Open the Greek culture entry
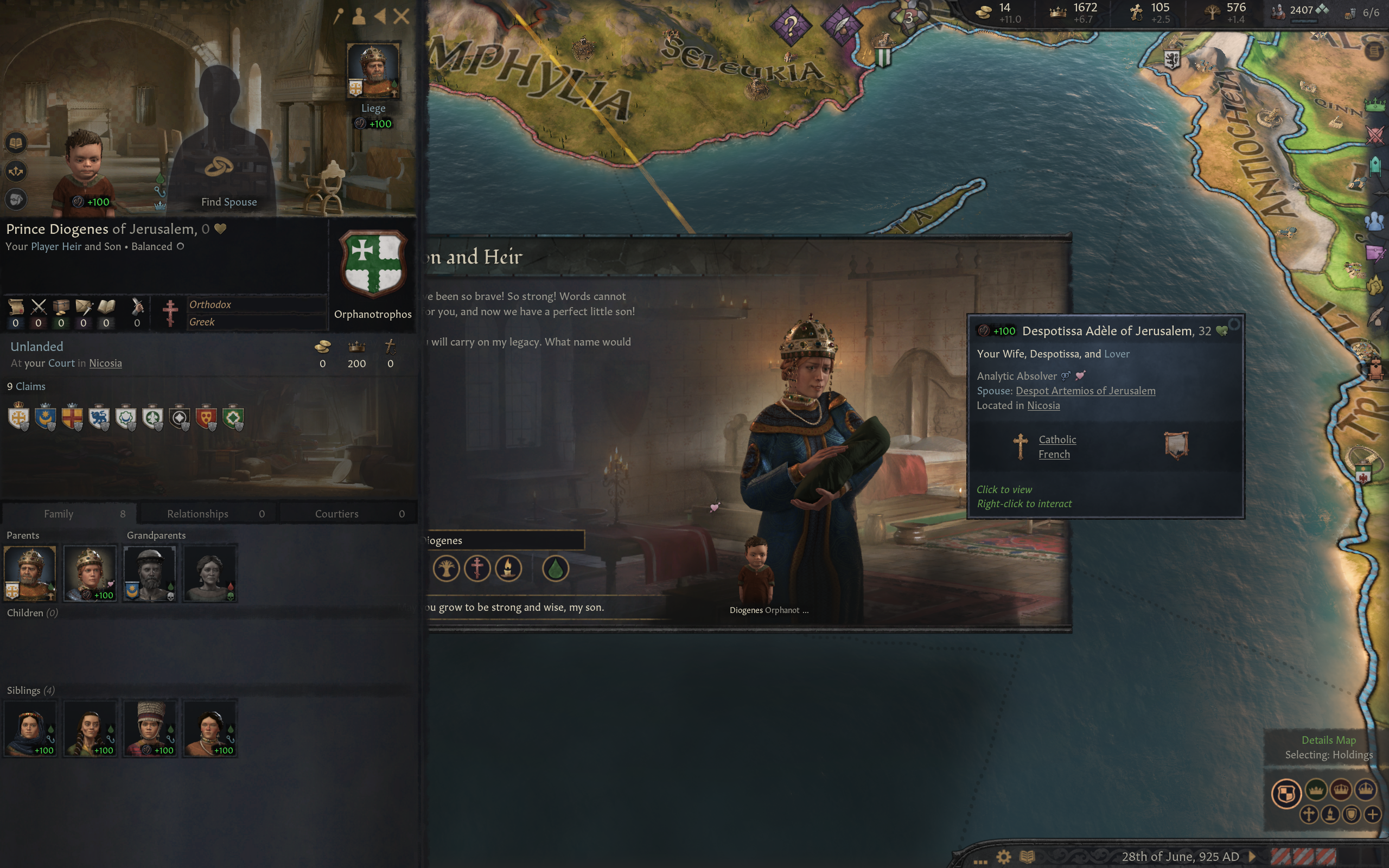1389x868 pixels. [202, 322]
